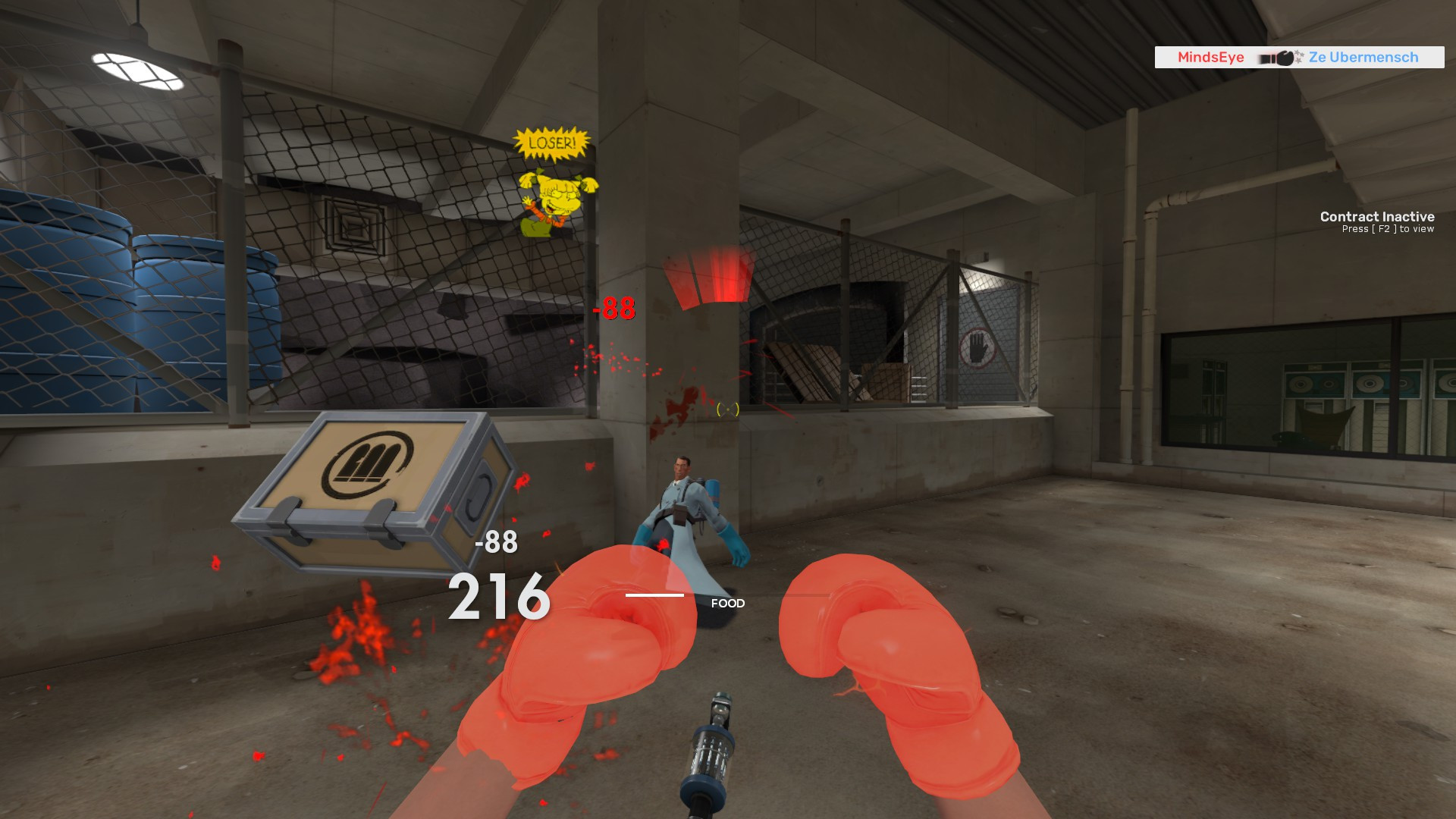Viewport: 1456px width, 819px height.
Task: Click the critical hit stars icon
Action: tap(1300, 56)
